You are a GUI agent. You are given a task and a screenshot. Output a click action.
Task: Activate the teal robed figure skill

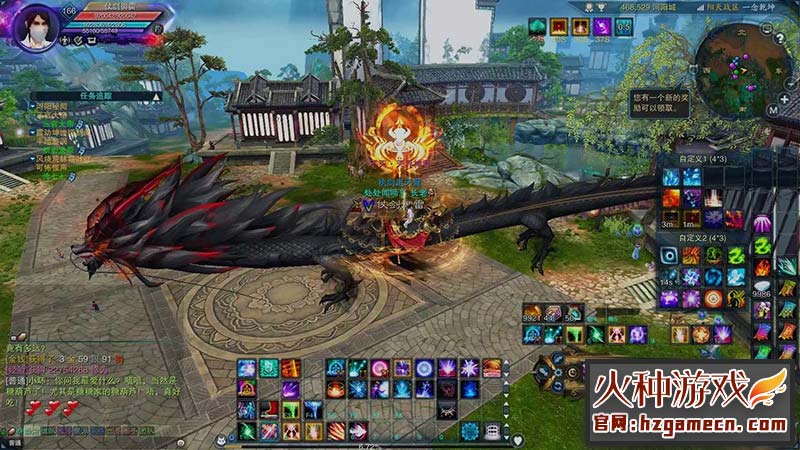(x=269, y=368)
